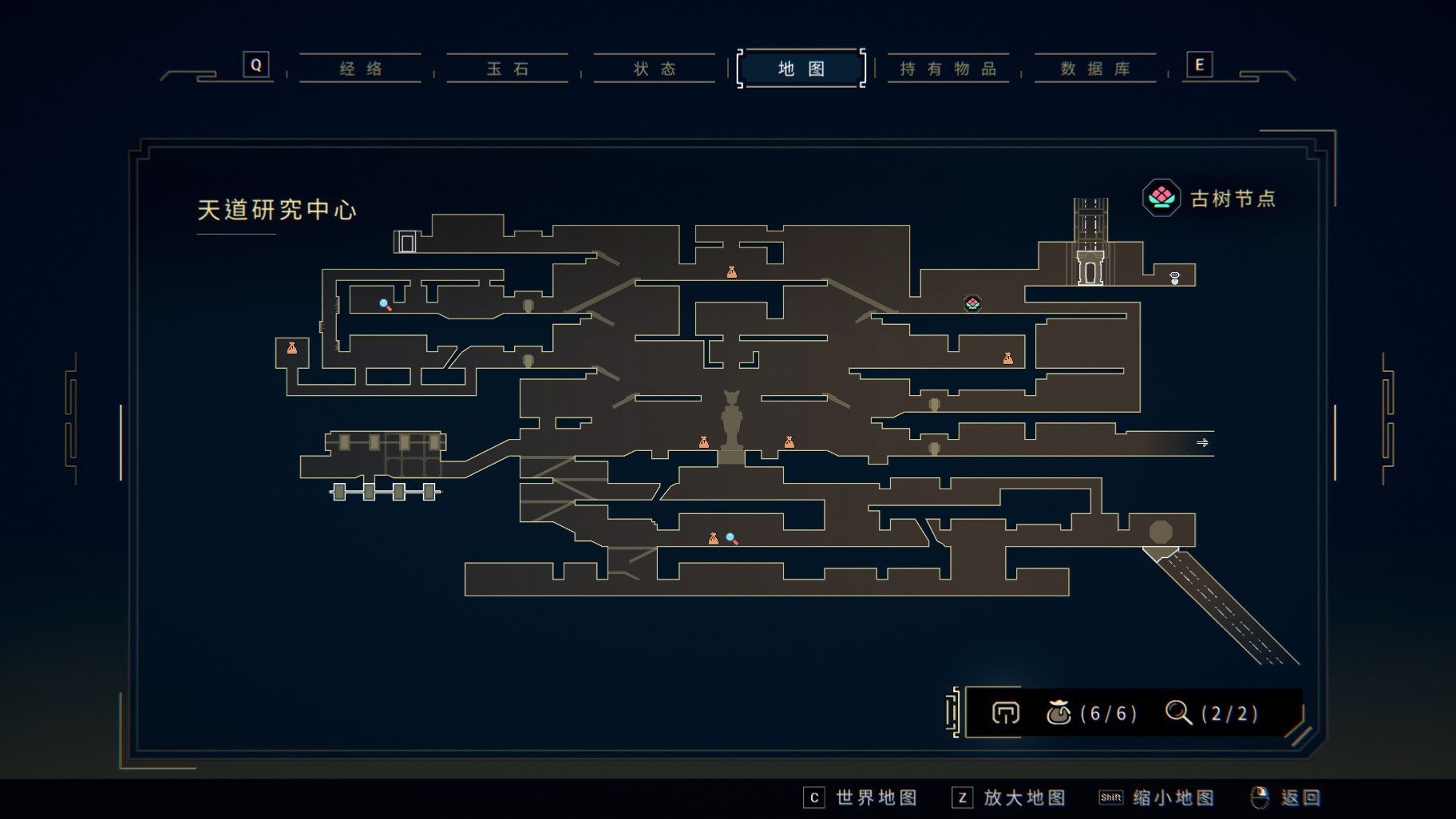Select the 状态 tab
Screen dimensions: 1456x819
click(x=655, y=69)
